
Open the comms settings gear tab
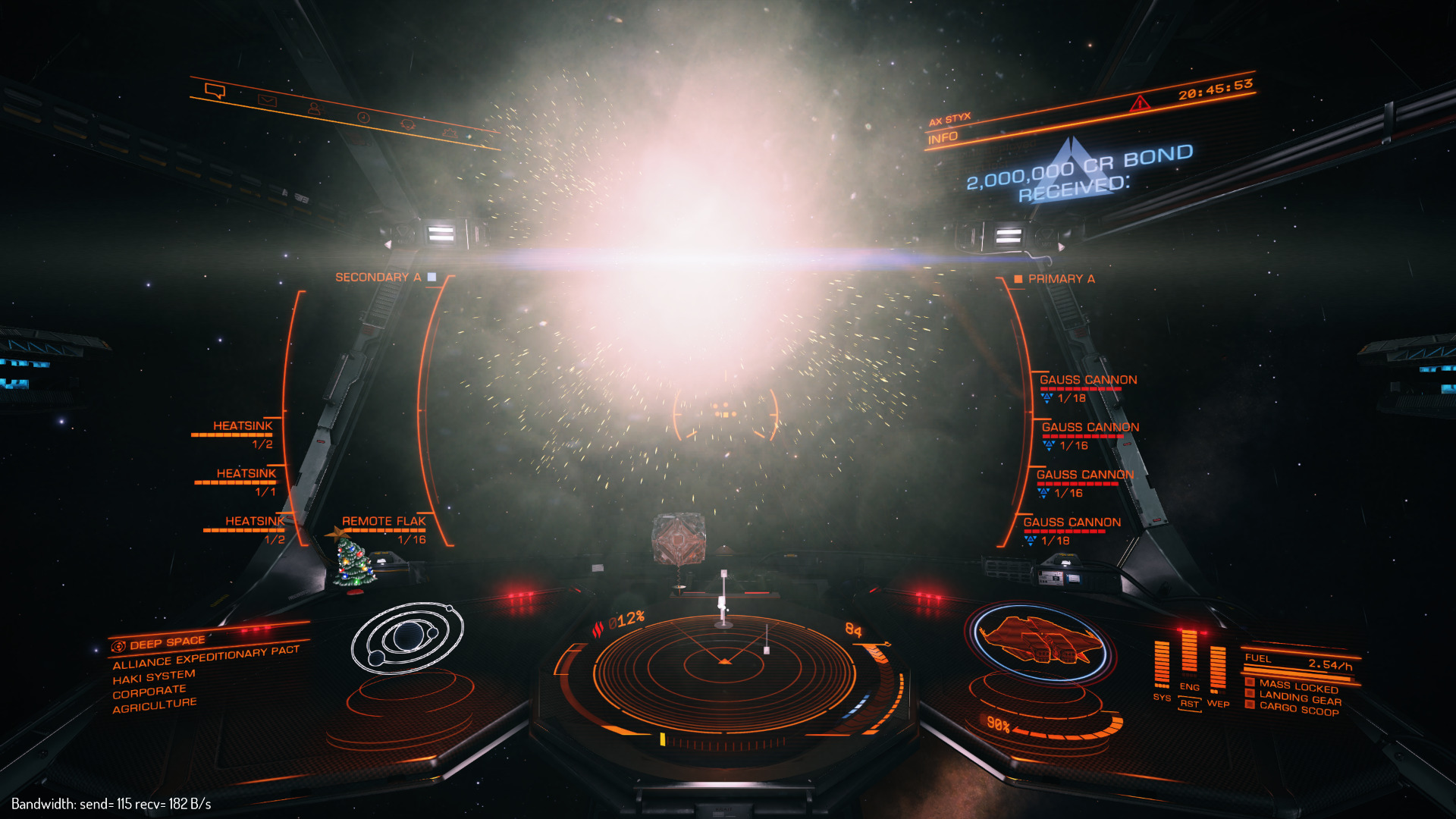tap(450, 133)
